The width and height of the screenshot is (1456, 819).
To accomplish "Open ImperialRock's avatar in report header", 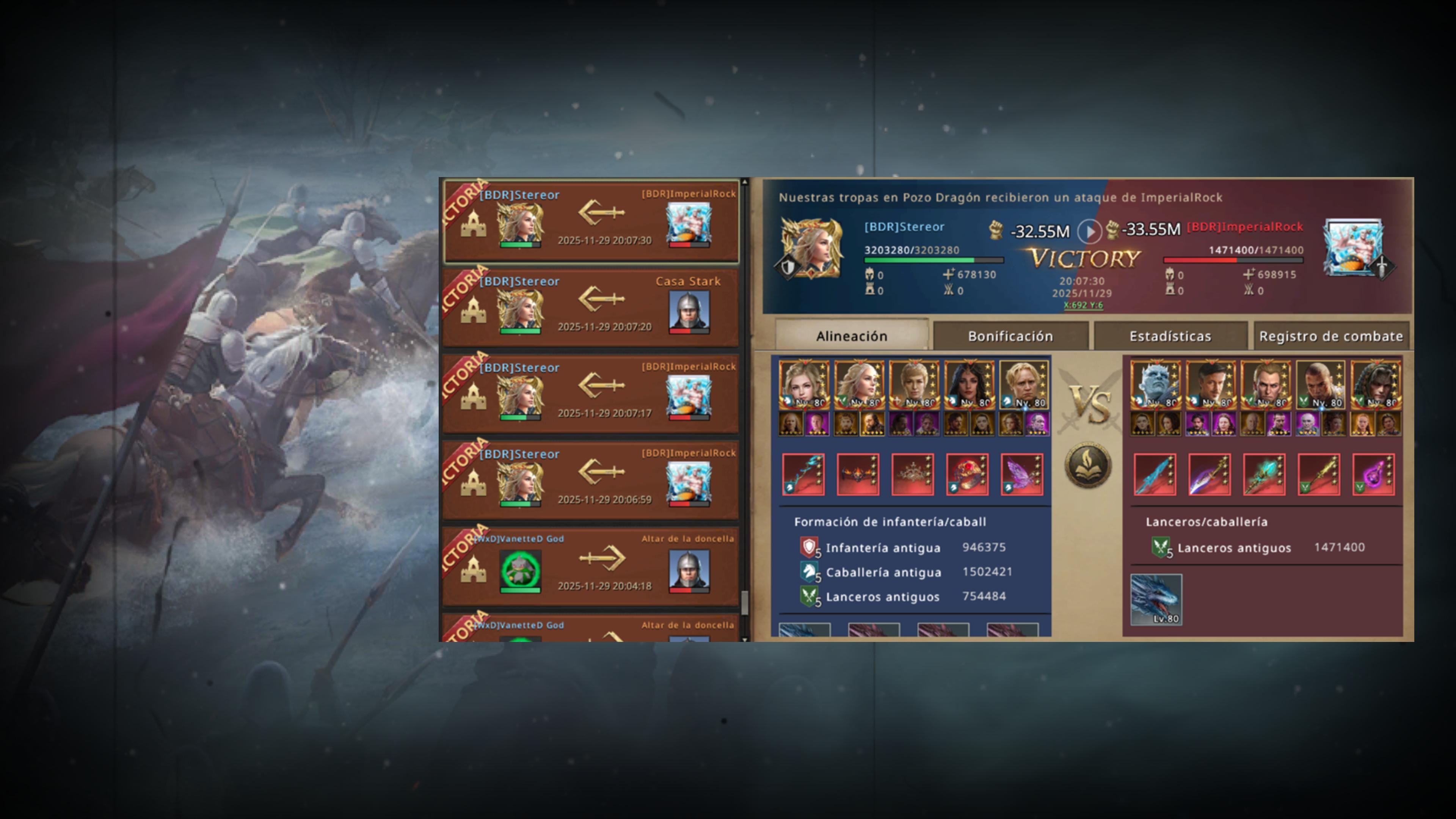I will pos(1352,248).
